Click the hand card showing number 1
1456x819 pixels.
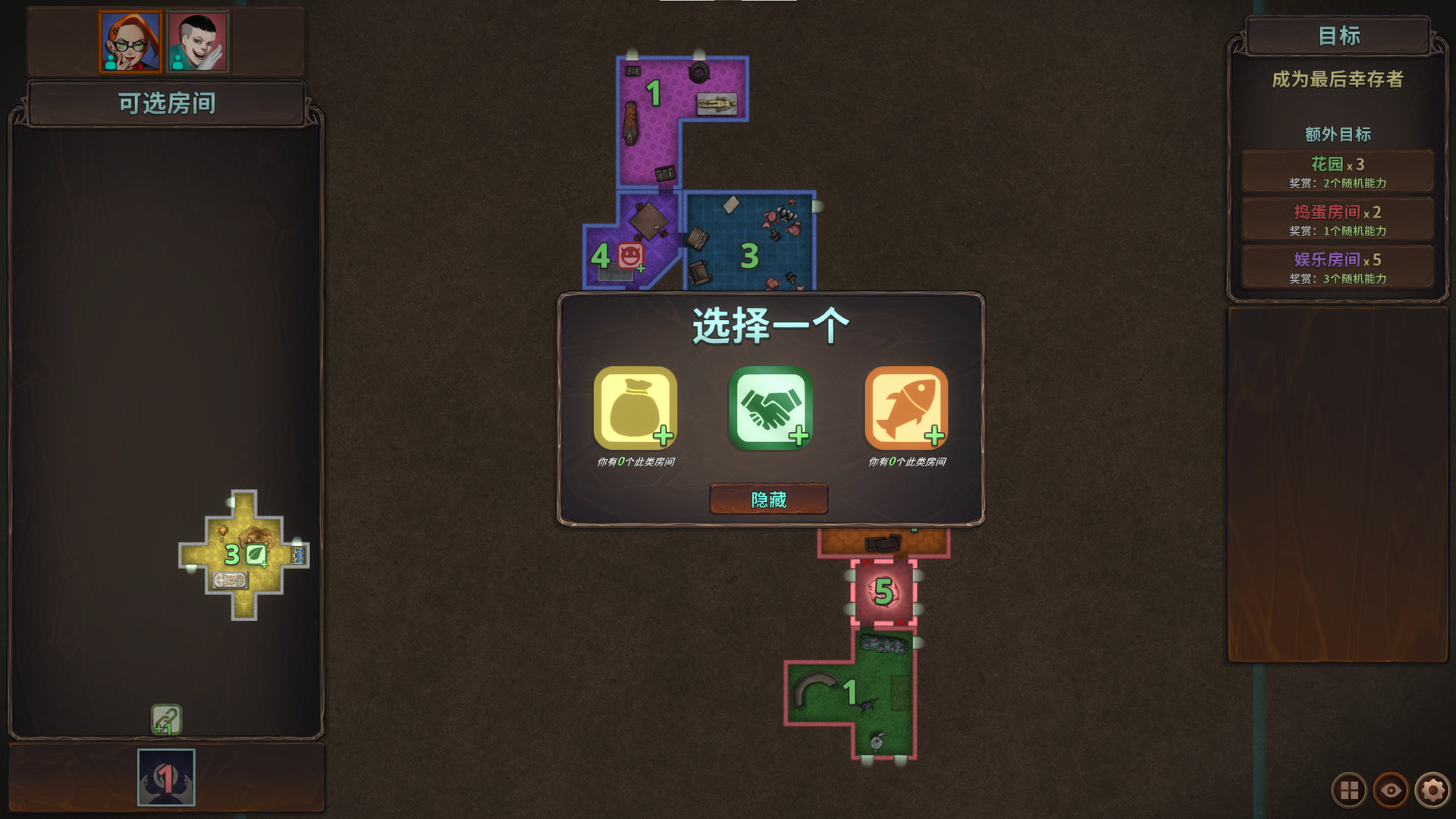point(165,777)
